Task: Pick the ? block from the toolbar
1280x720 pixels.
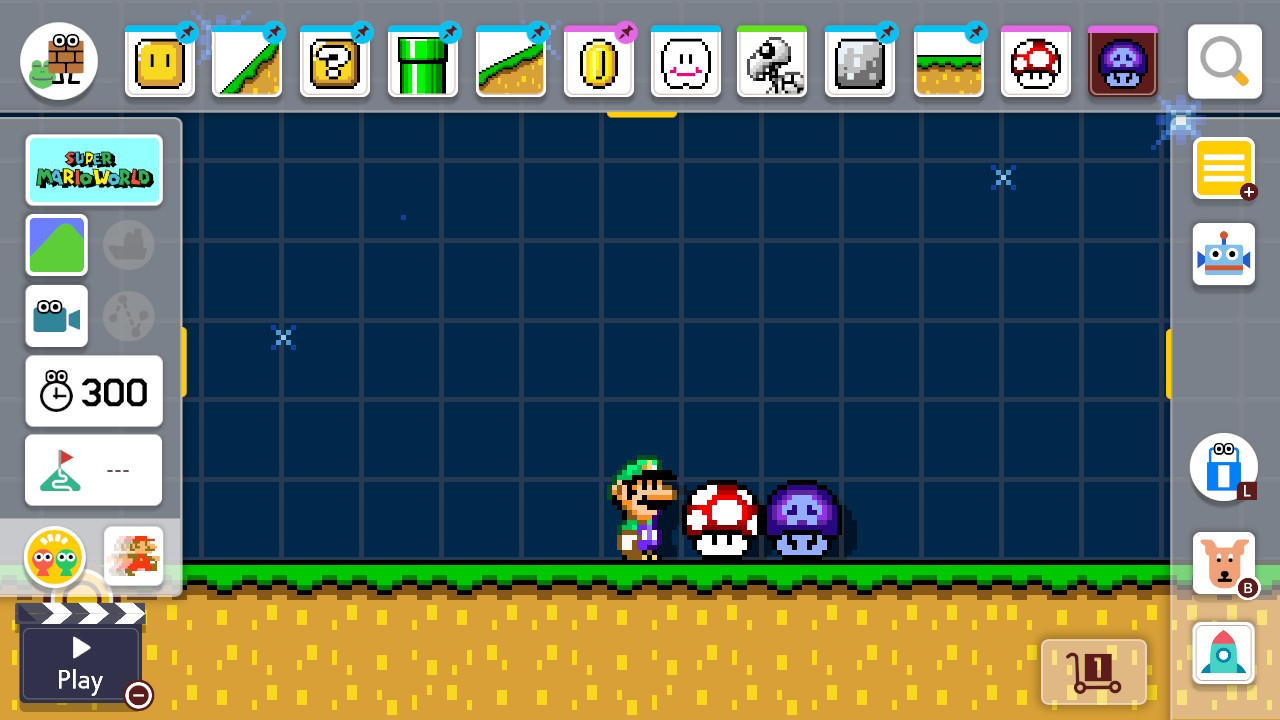Action: pyautogui.click(x=335, y=61)
